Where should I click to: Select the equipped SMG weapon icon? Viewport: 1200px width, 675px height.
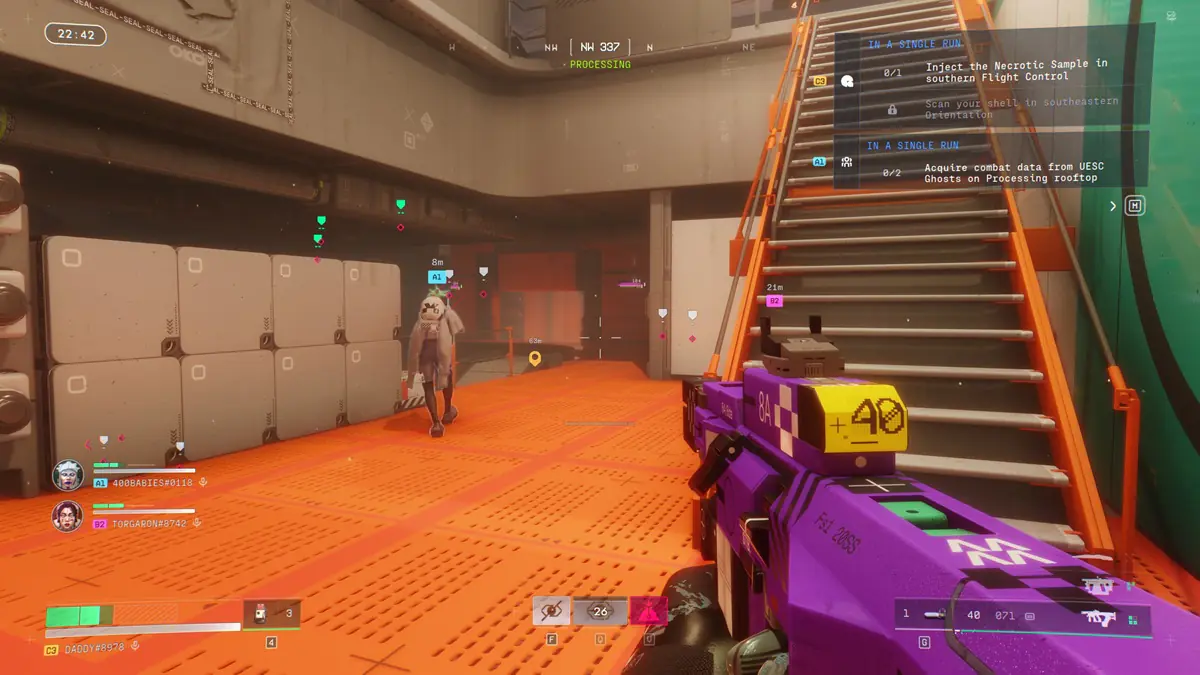pyautogui.click(x=1104, y=617)
